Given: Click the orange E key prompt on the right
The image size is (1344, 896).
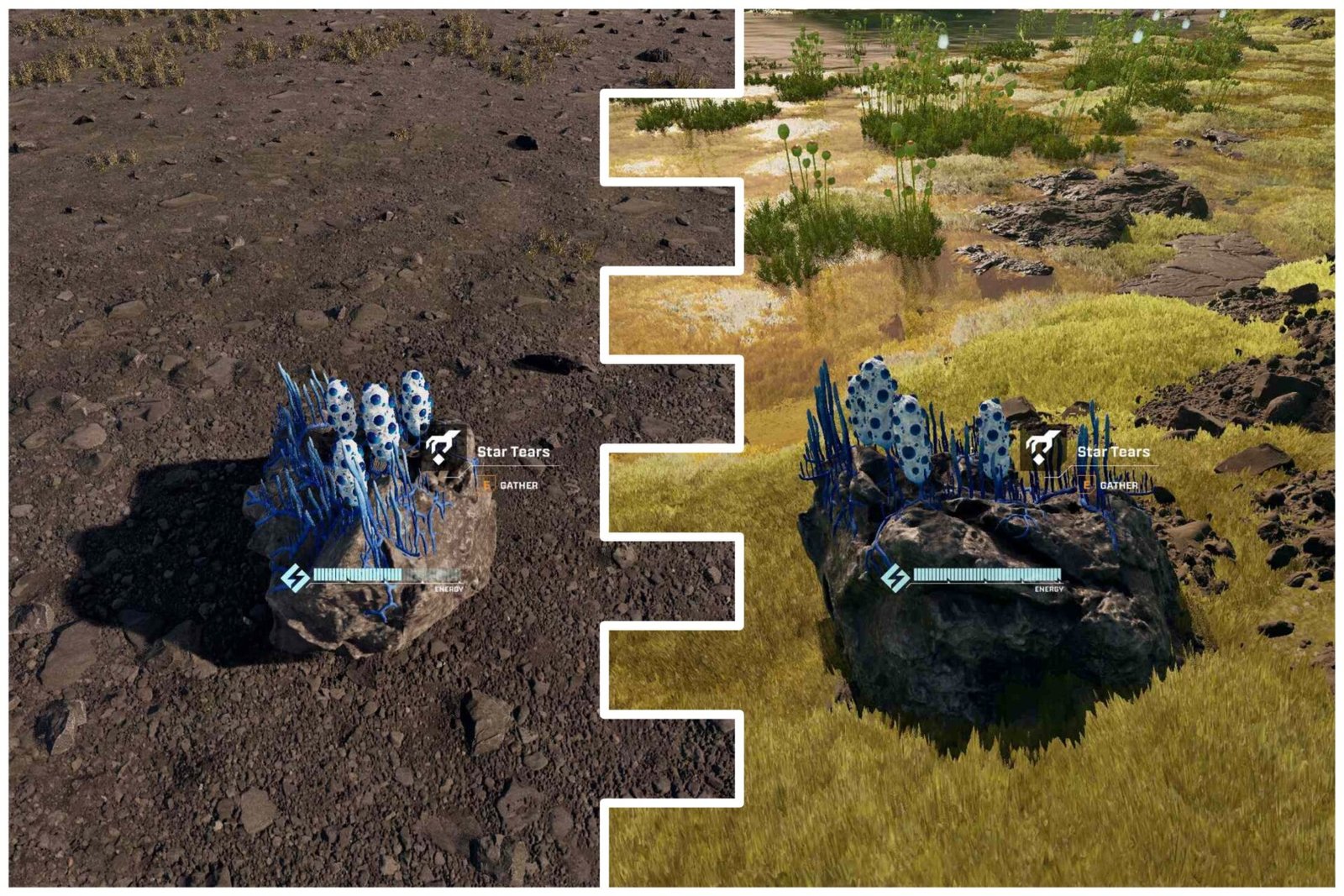Looking at the screenshot, I should [x=1087, y=485].
